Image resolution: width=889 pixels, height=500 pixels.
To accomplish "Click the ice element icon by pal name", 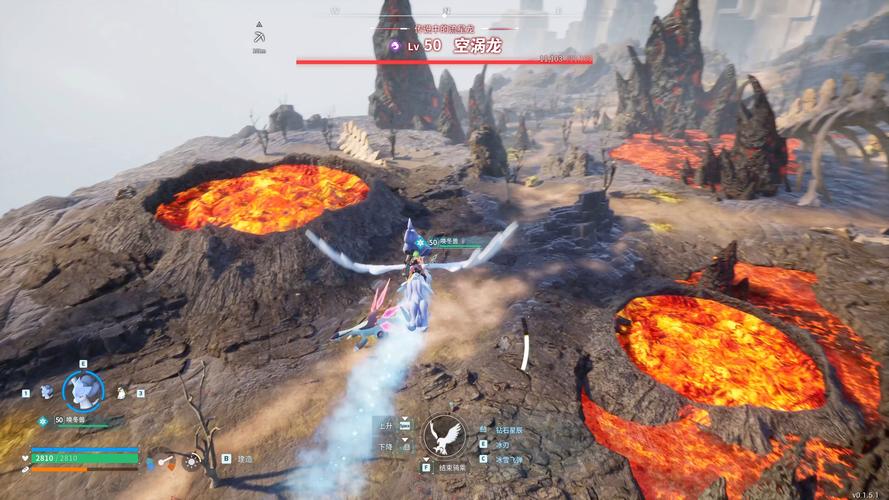I will pyautogui.click(x=43, y=421).
